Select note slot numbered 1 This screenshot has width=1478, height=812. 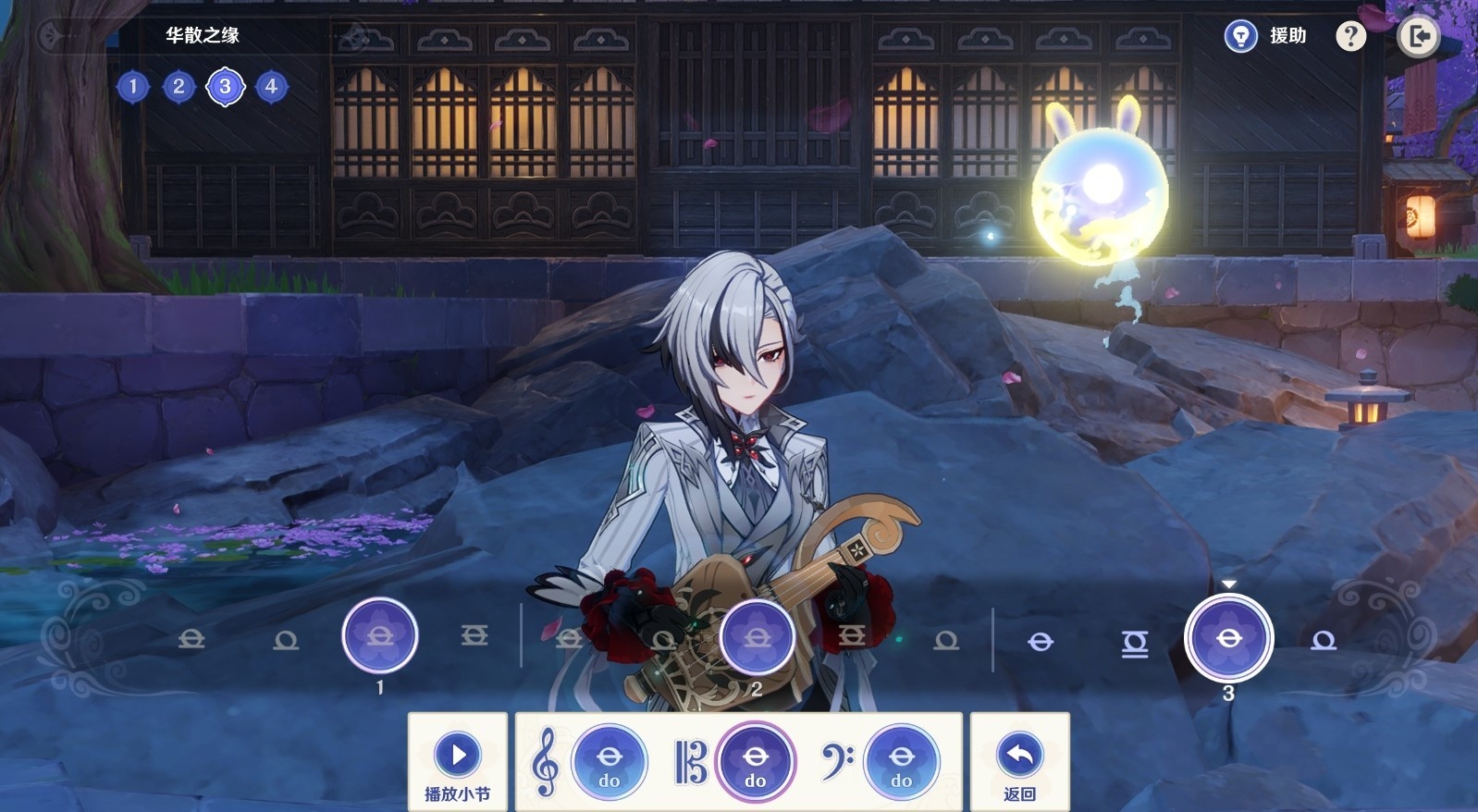coord(379,635)
